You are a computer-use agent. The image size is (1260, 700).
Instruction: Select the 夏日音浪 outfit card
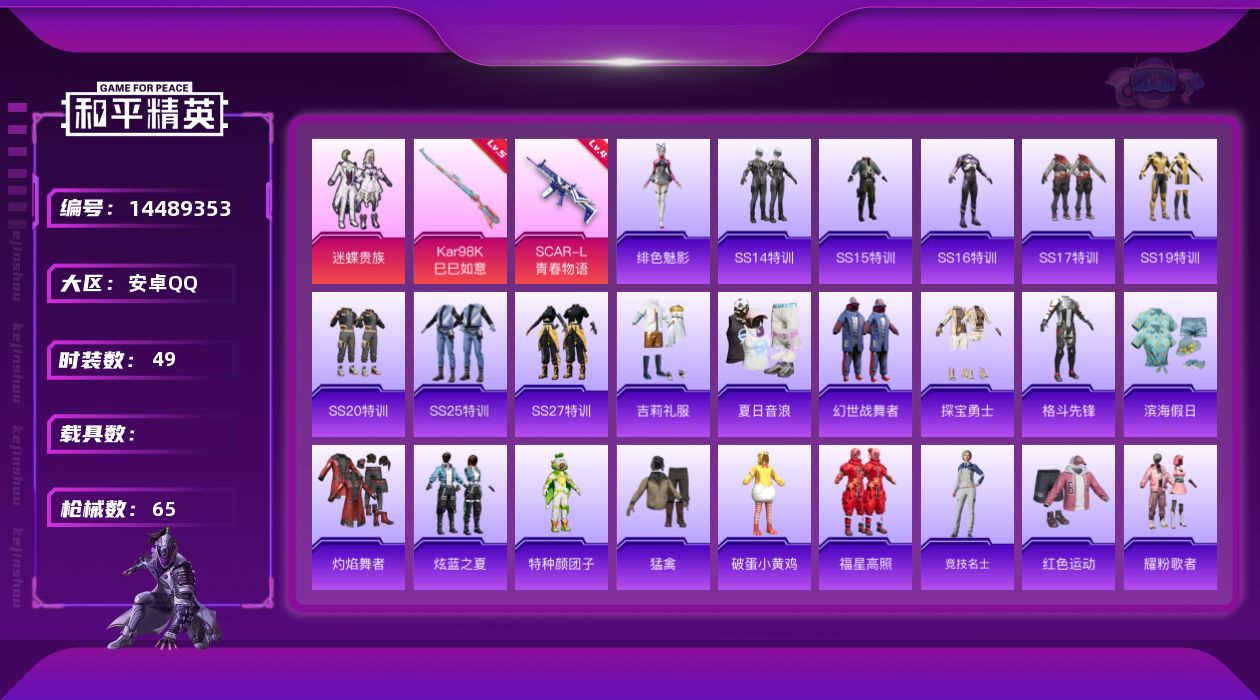click(764, 364)
